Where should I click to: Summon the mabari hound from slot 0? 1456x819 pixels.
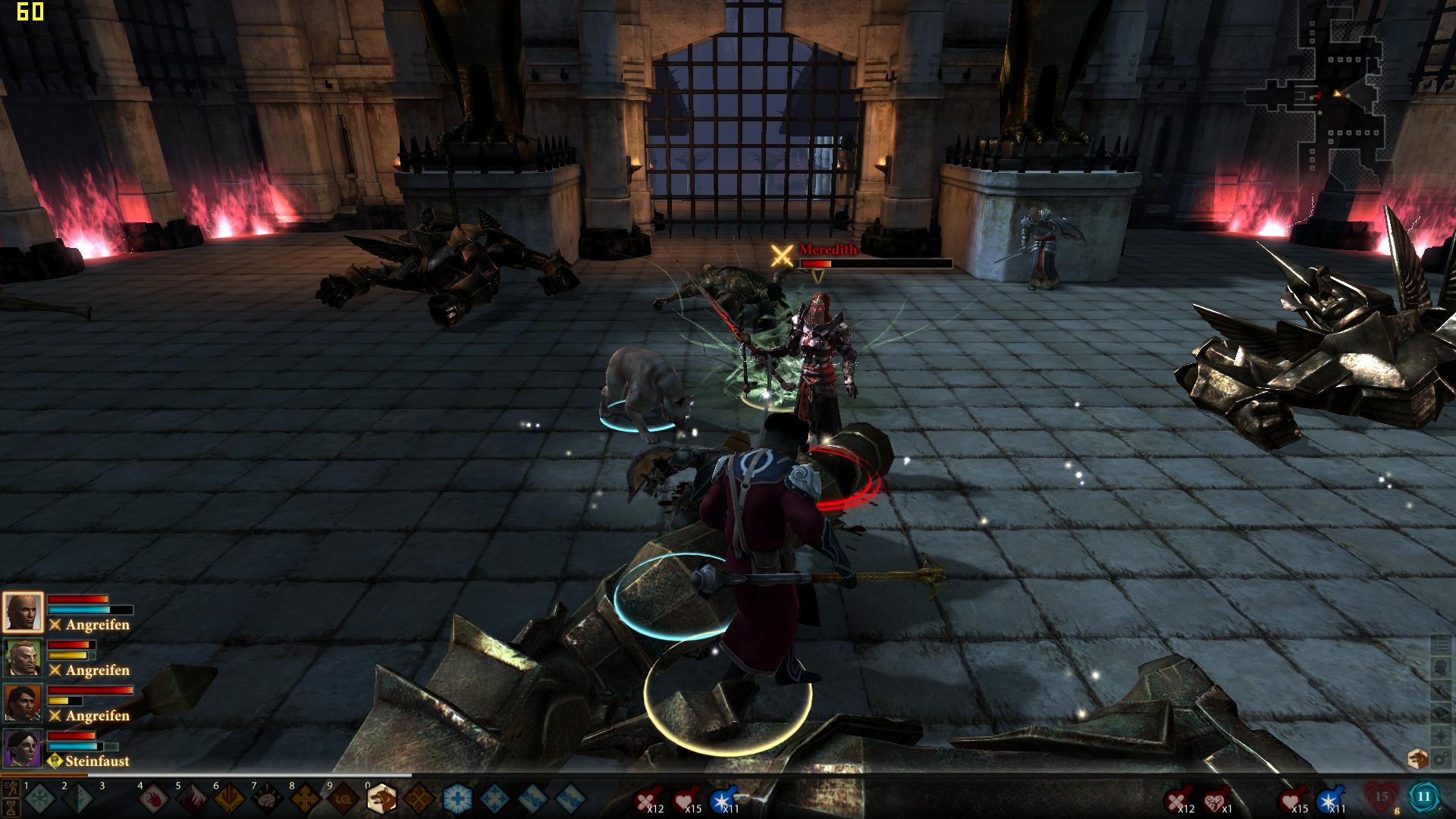[381, 799]
